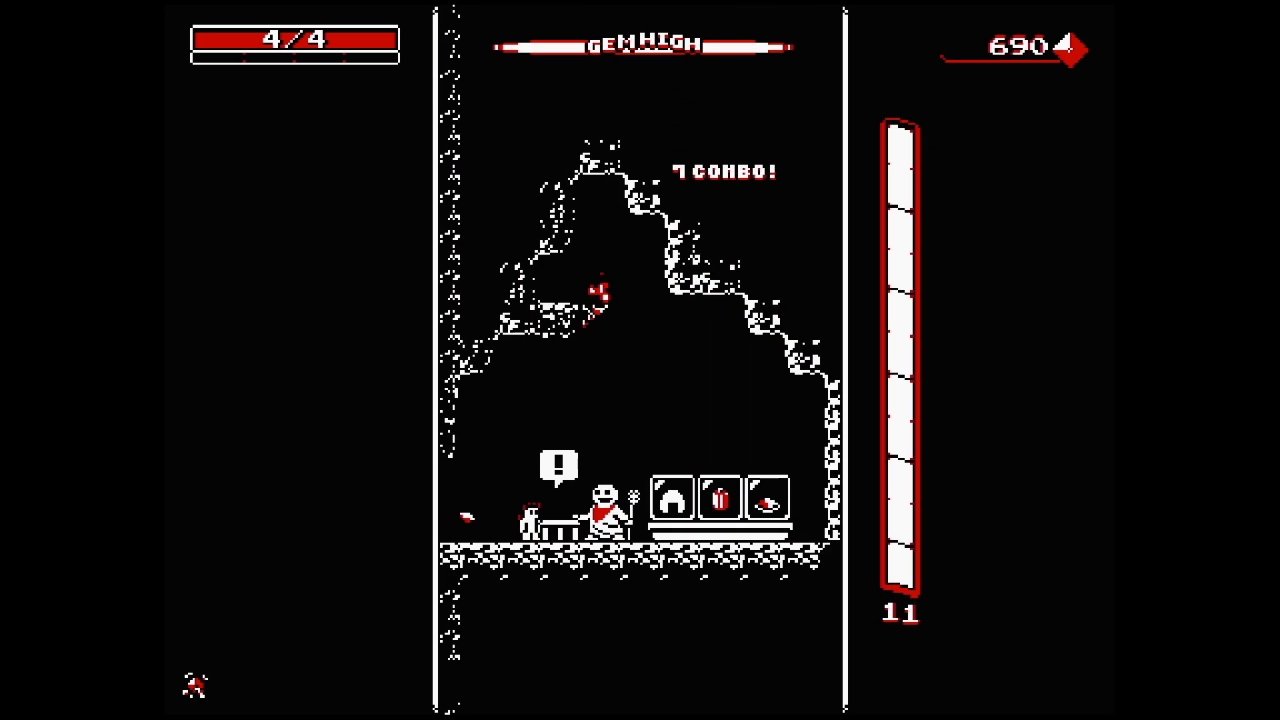1280x720 pixels.
Task: Expand the first shop item box's corner marker
Action: click(657, 485)
